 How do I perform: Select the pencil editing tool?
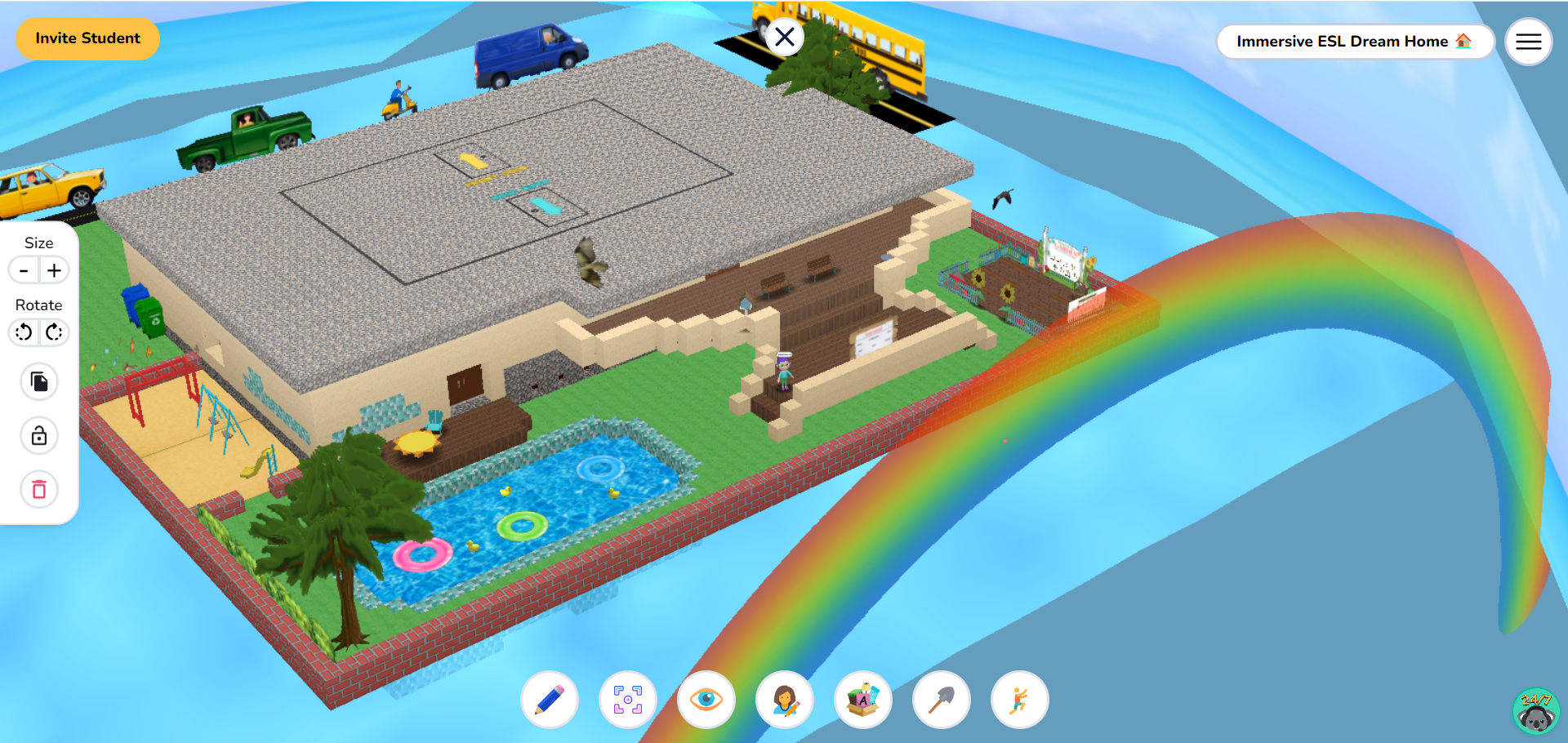(x=549, y=700)
